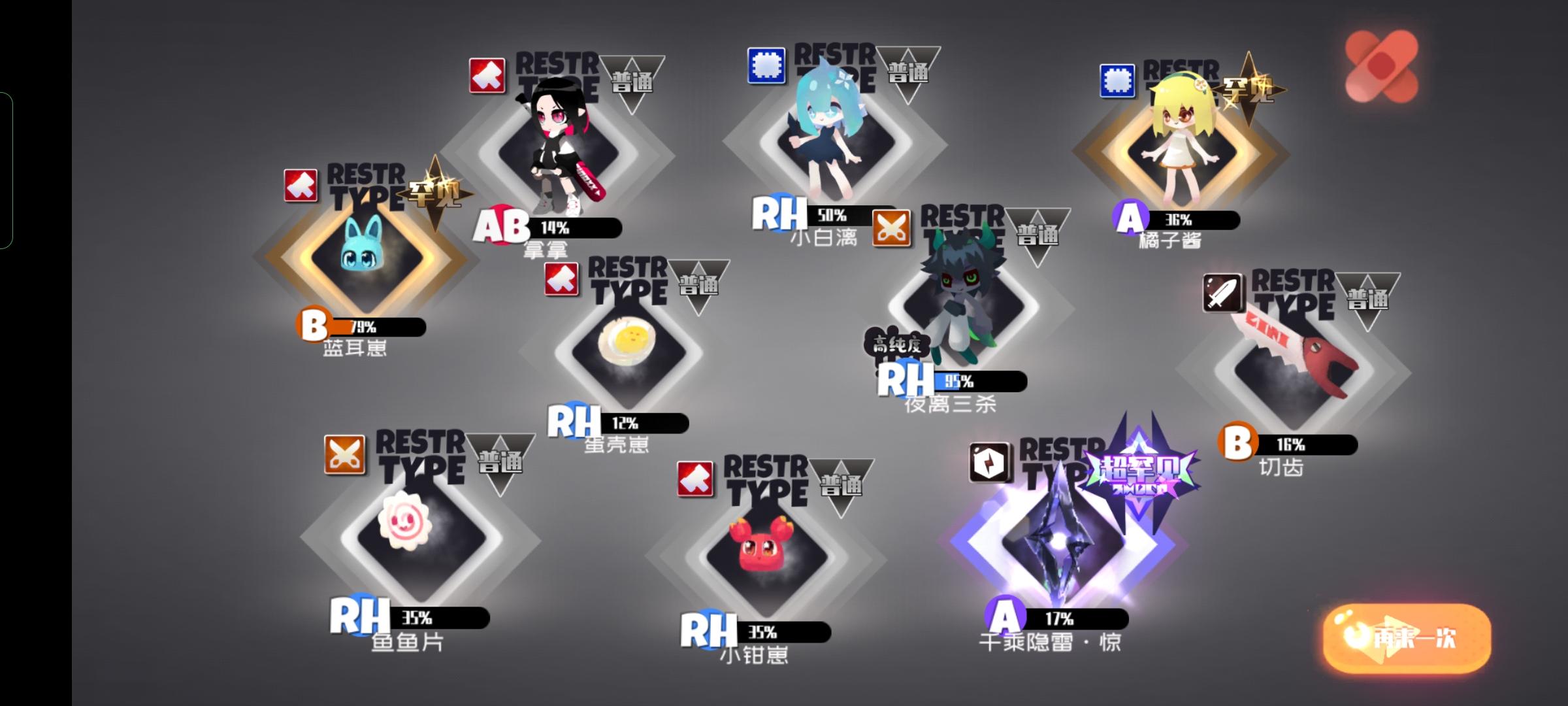
Task: Expand the 普通 rarity banner above 拿拿
Action: pyautogui.click(x=634, y=82)
